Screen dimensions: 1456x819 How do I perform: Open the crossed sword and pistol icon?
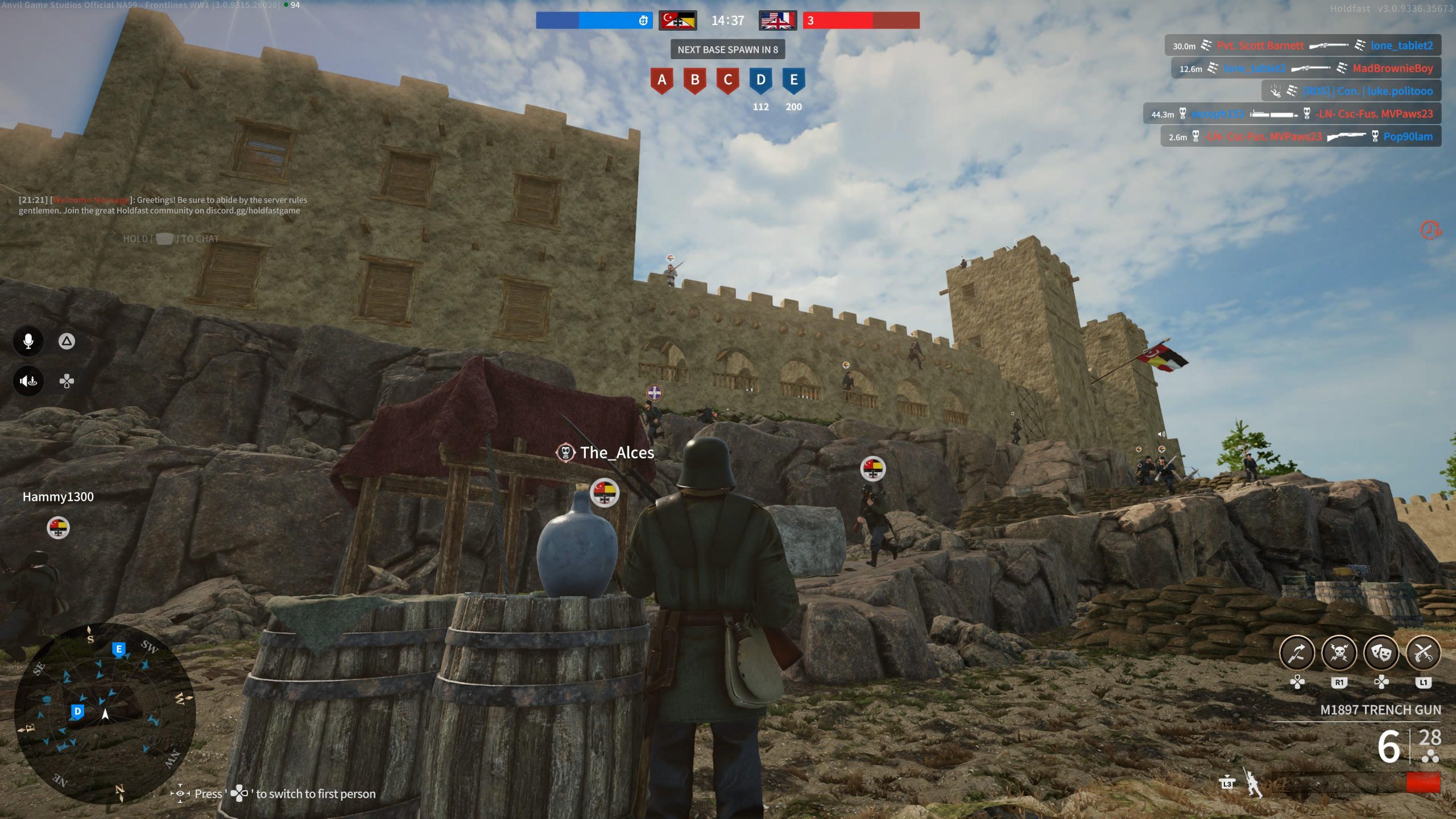tap(1423, 653)
